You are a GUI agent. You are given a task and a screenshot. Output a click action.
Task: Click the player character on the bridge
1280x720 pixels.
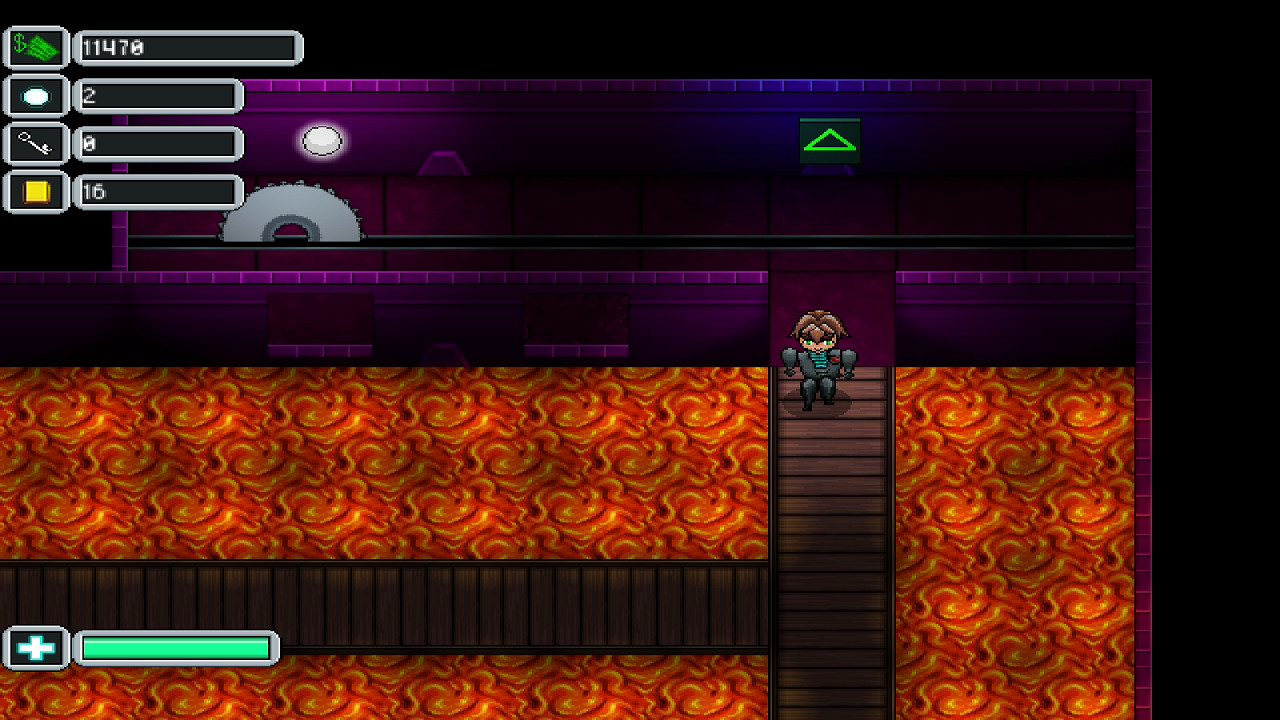pyautogui.click(x=818, y=355)
